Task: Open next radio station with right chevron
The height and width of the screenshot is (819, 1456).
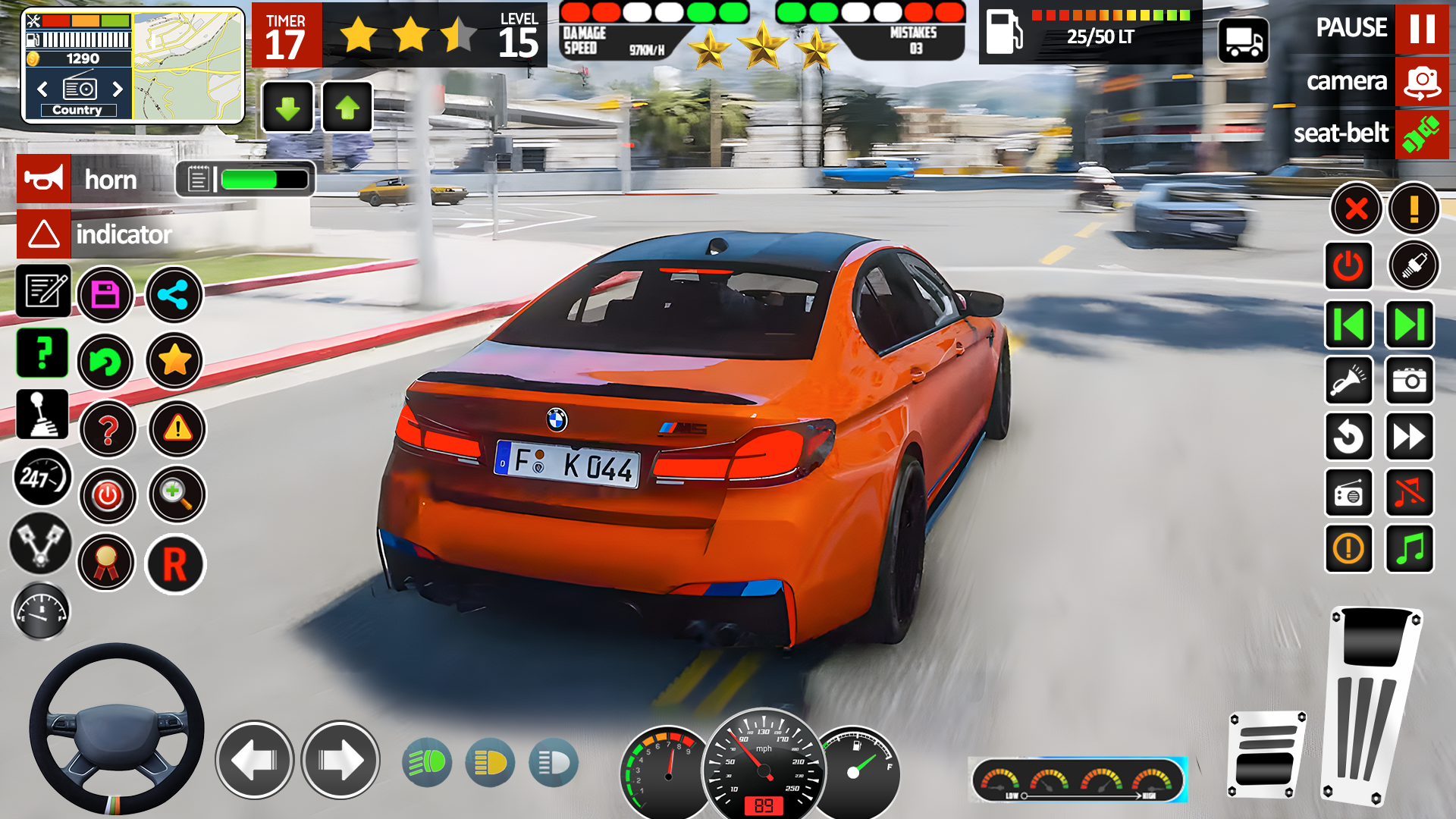Action: [x=118, y=89]
